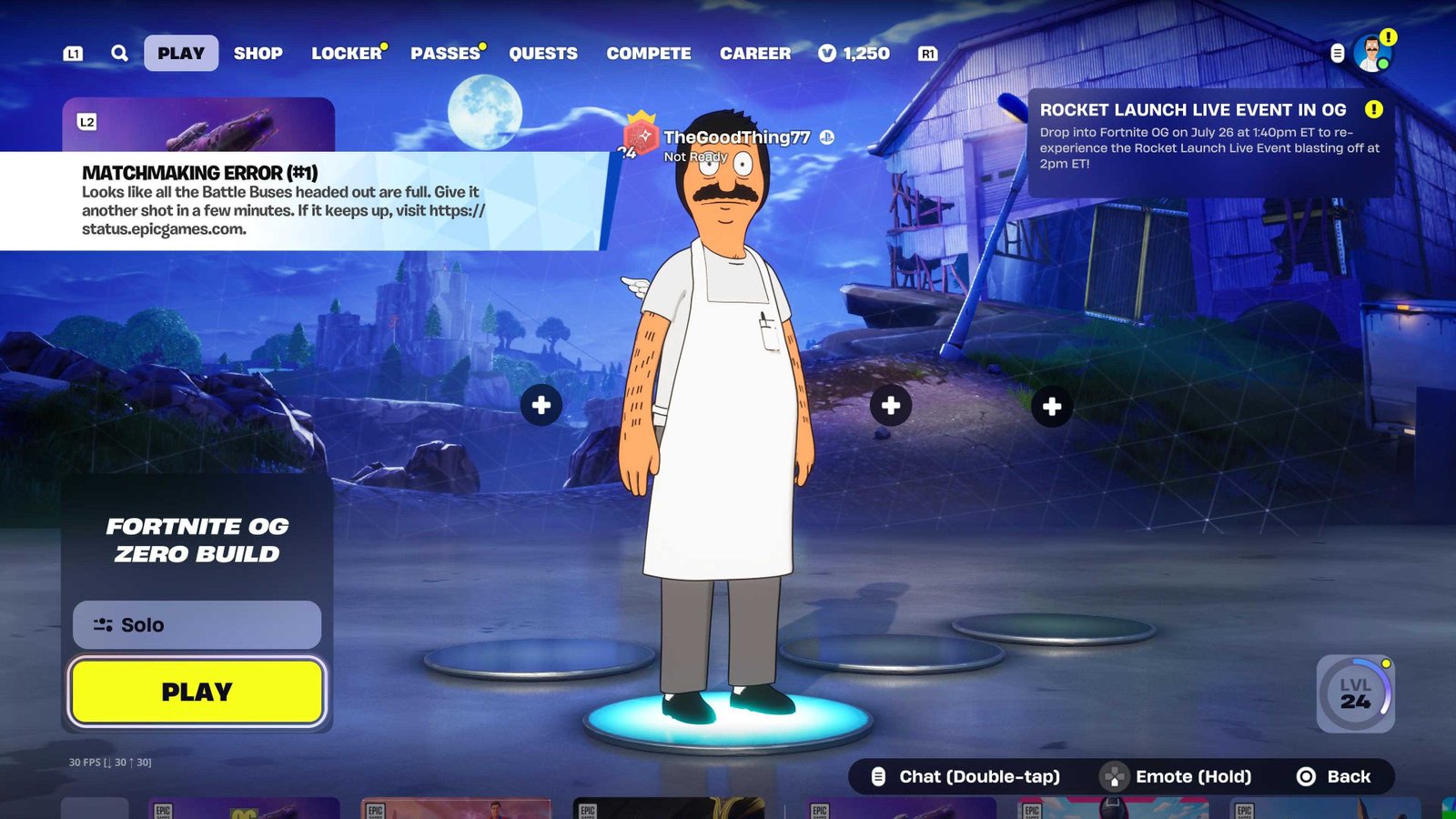This screenshot has width=1456, height=819.
Task: Switch to the SHOP tab
Action: 258,53
